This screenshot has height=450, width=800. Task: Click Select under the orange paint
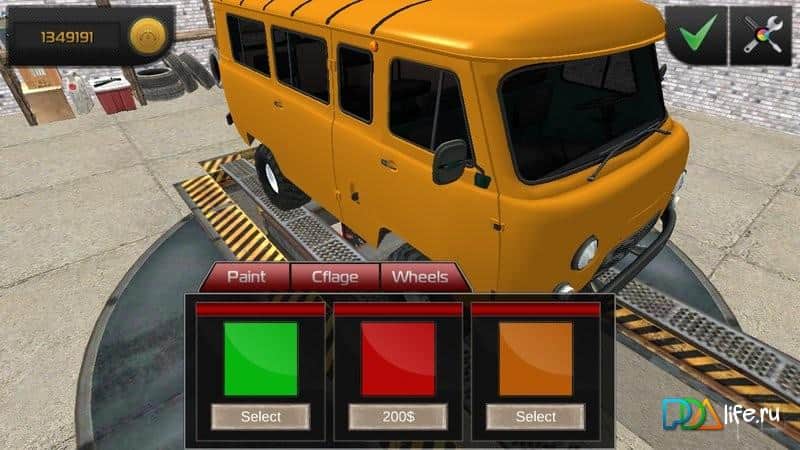point(536,416)
